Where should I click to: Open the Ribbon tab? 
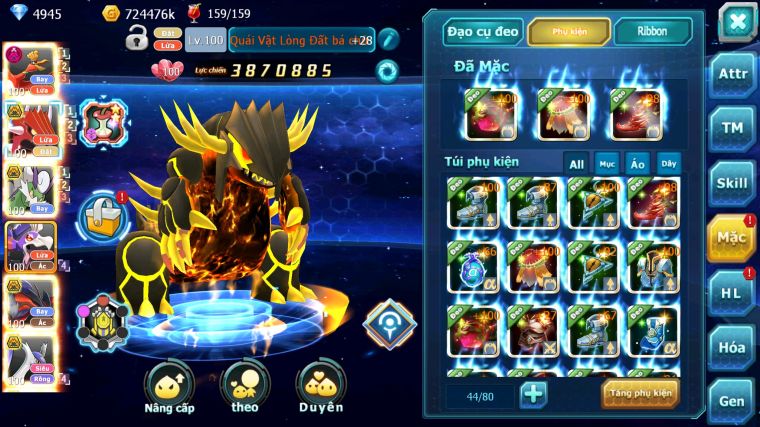(x=652, y=32)
